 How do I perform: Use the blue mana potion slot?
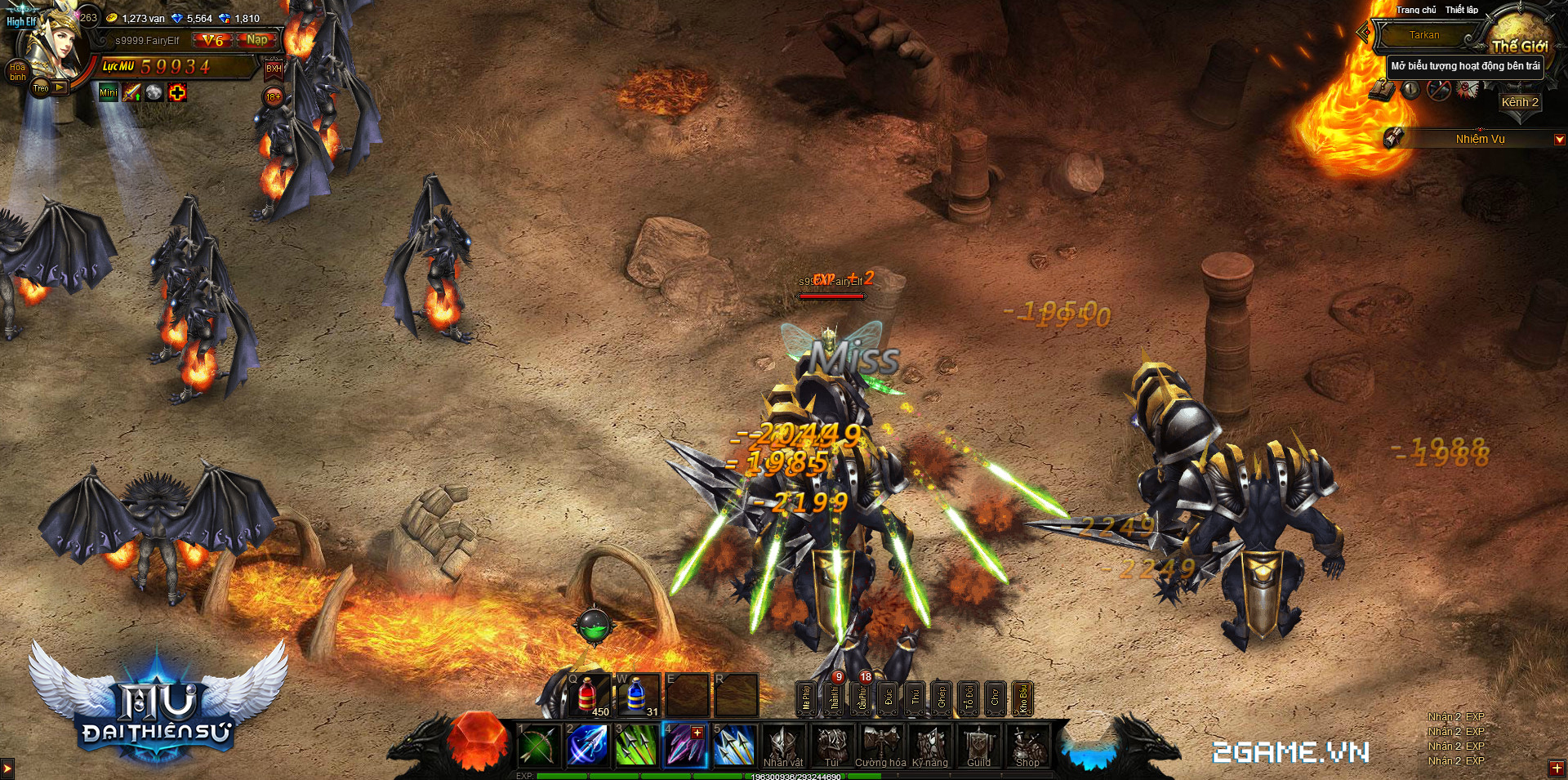(637, 696)
